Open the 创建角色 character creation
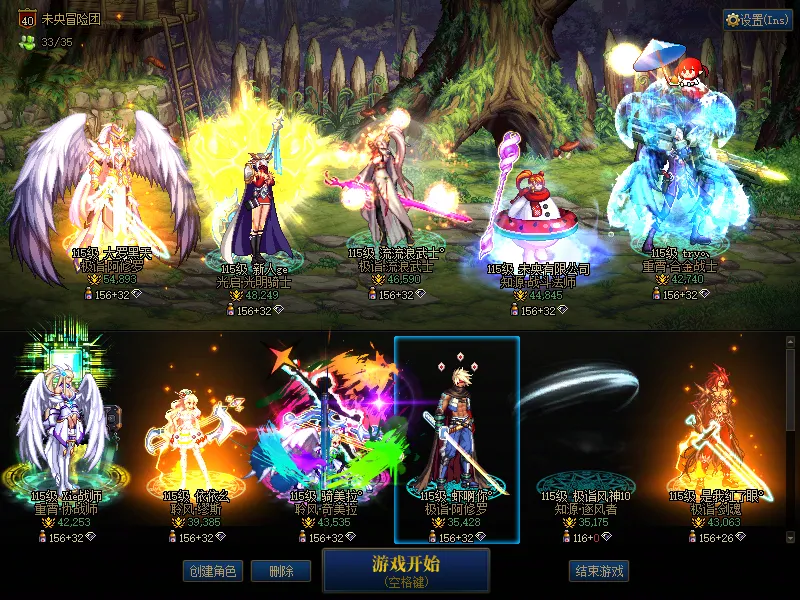 click(212, 572)
